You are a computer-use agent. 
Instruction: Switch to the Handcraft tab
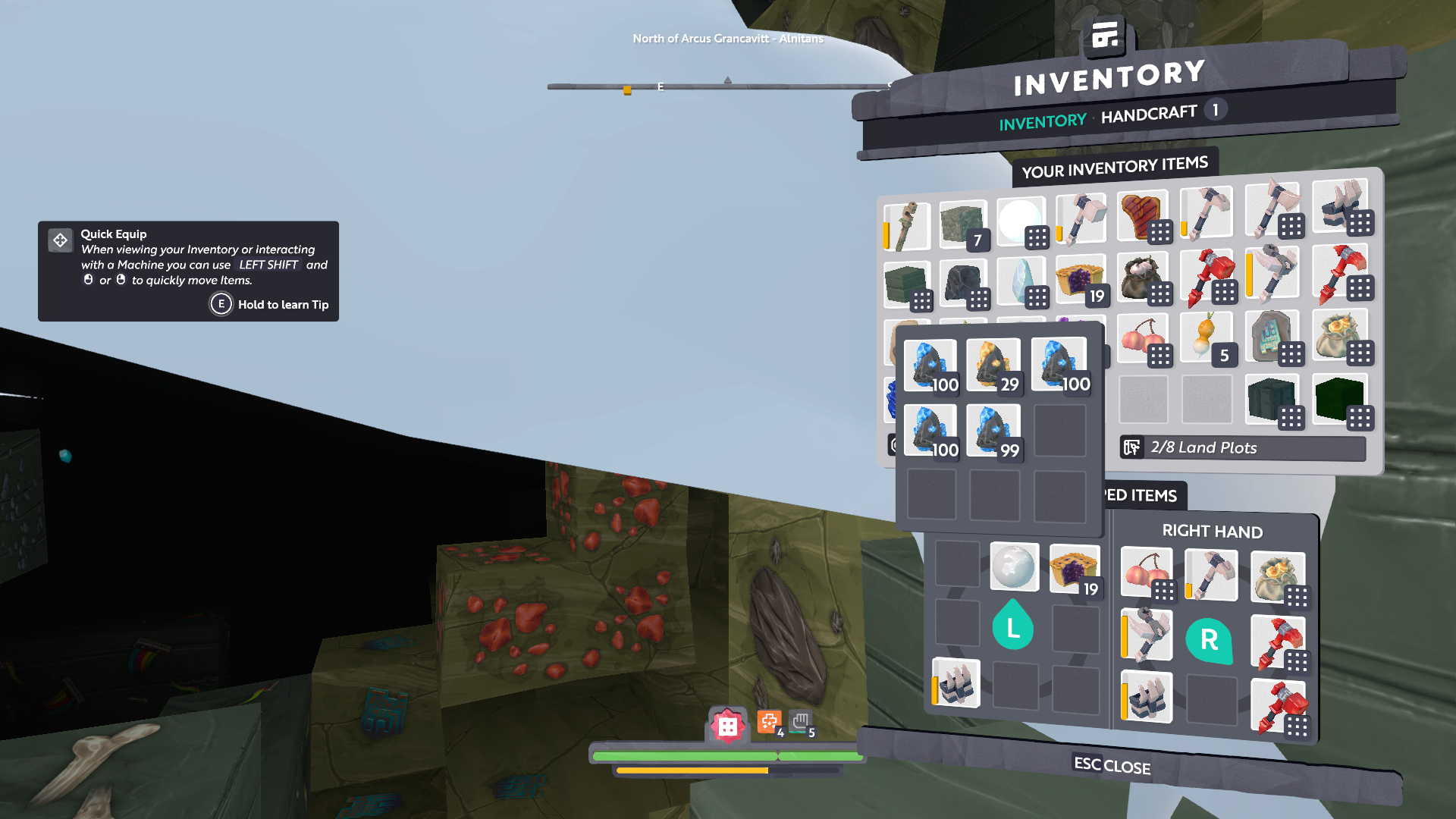[1148, 115]
